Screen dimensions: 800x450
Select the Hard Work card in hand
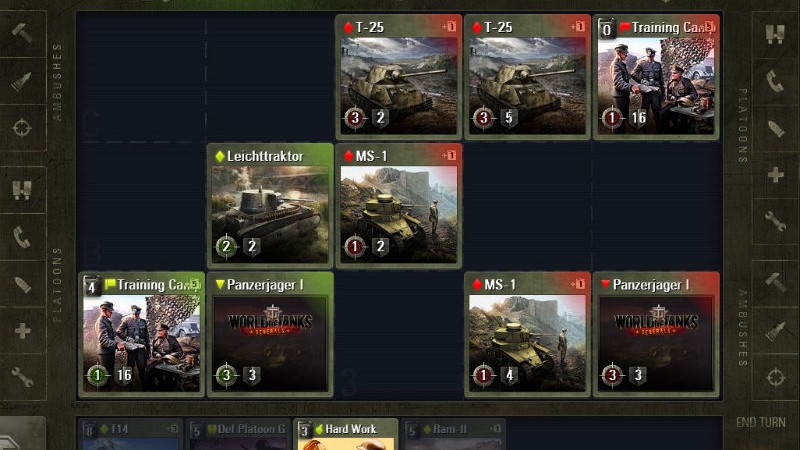[x=347, y=434]
